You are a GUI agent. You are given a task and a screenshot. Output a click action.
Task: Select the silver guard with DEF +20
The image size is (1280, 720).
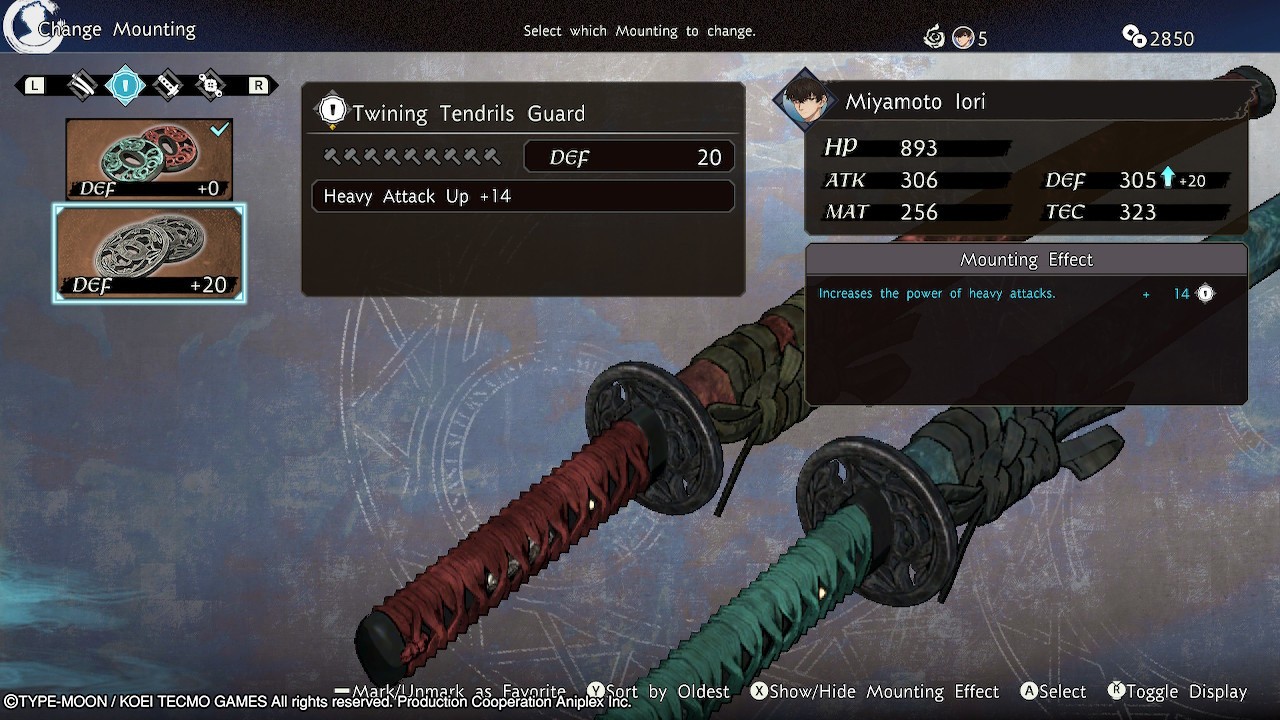149,253
